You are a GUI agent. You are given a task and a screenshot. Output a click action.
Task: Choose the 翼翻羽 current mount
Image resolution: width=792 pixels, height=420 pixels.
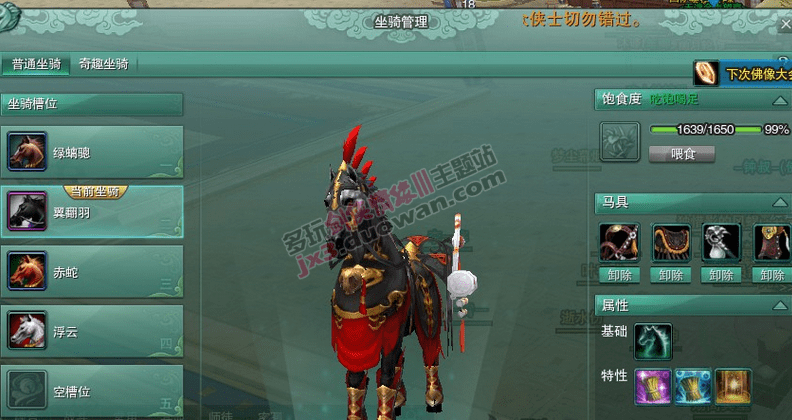[x=92, y=211]
